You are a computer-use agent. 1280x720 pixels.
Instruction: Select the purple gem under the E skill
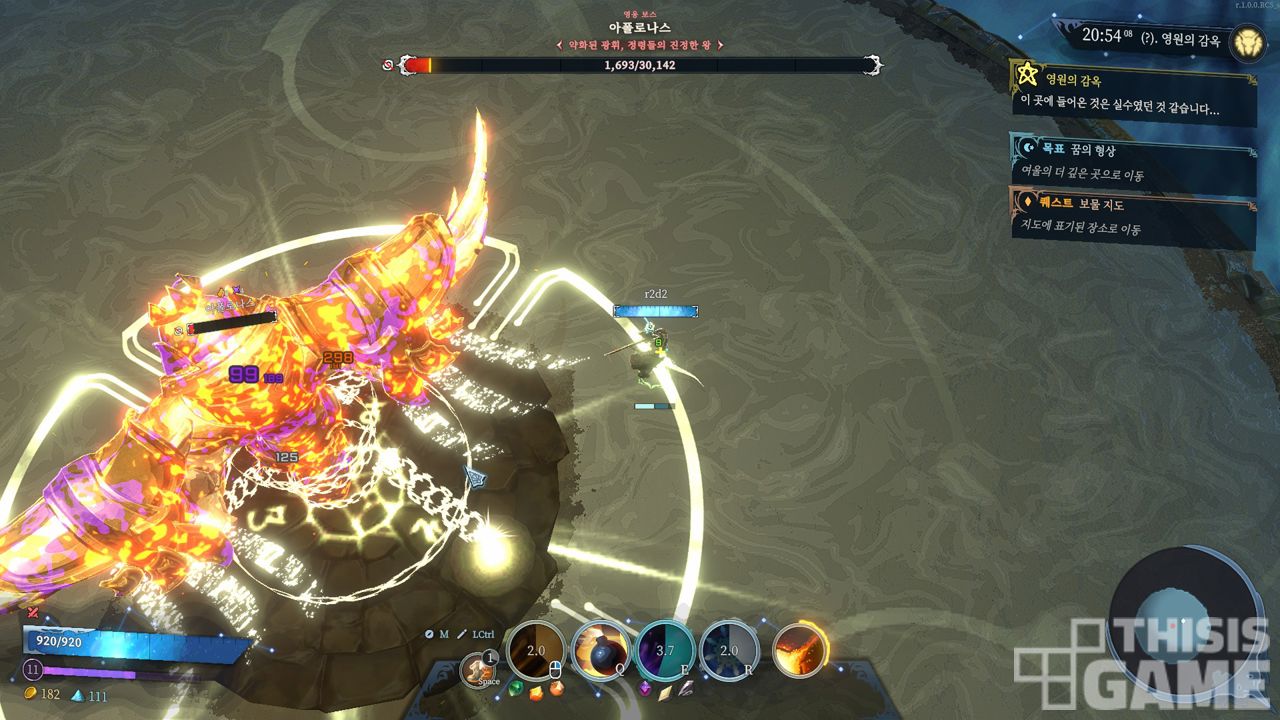pyautogui.click(x=645, y=688)
